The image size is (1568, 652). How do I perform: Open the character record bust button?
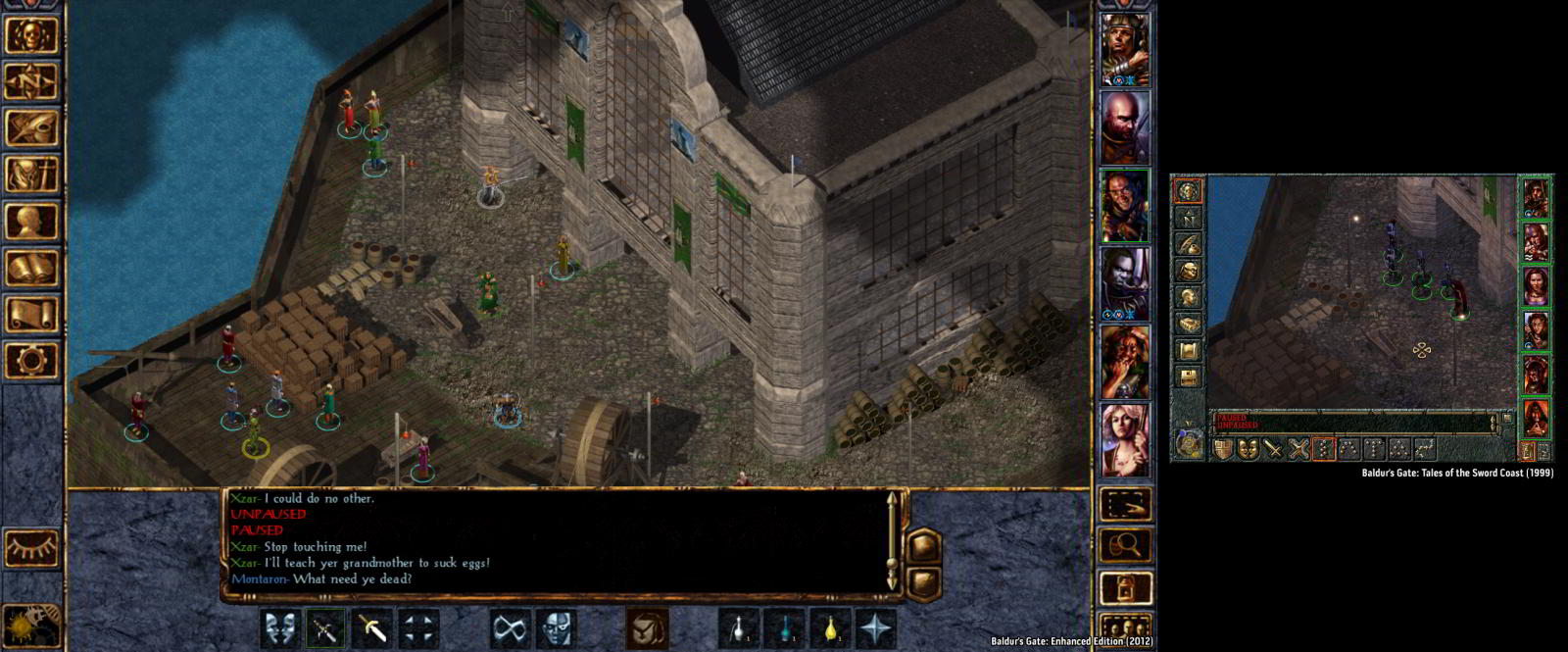click(x=31, y=222)
